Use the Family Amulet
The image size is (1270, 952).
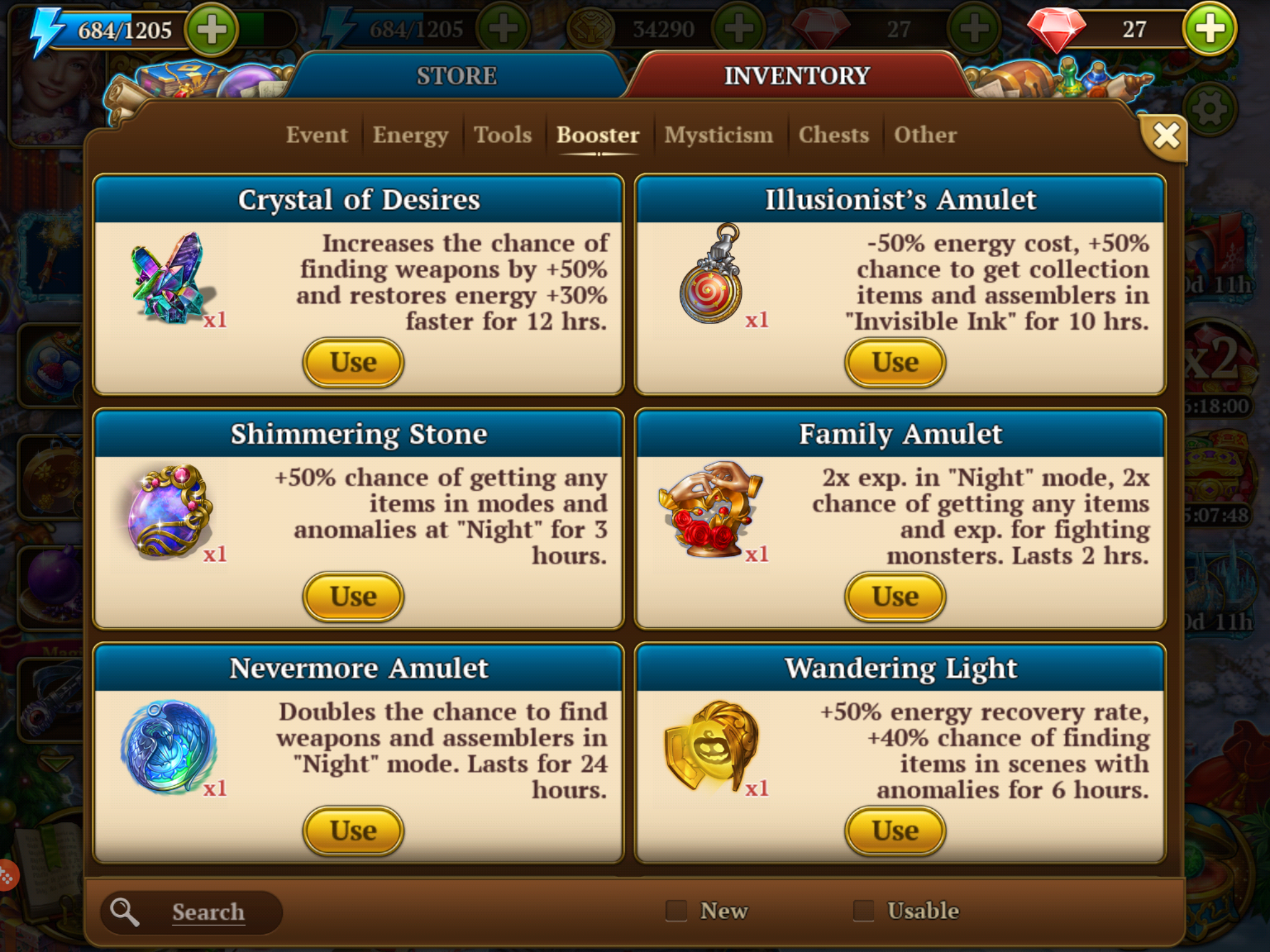[x=895, y=597]
